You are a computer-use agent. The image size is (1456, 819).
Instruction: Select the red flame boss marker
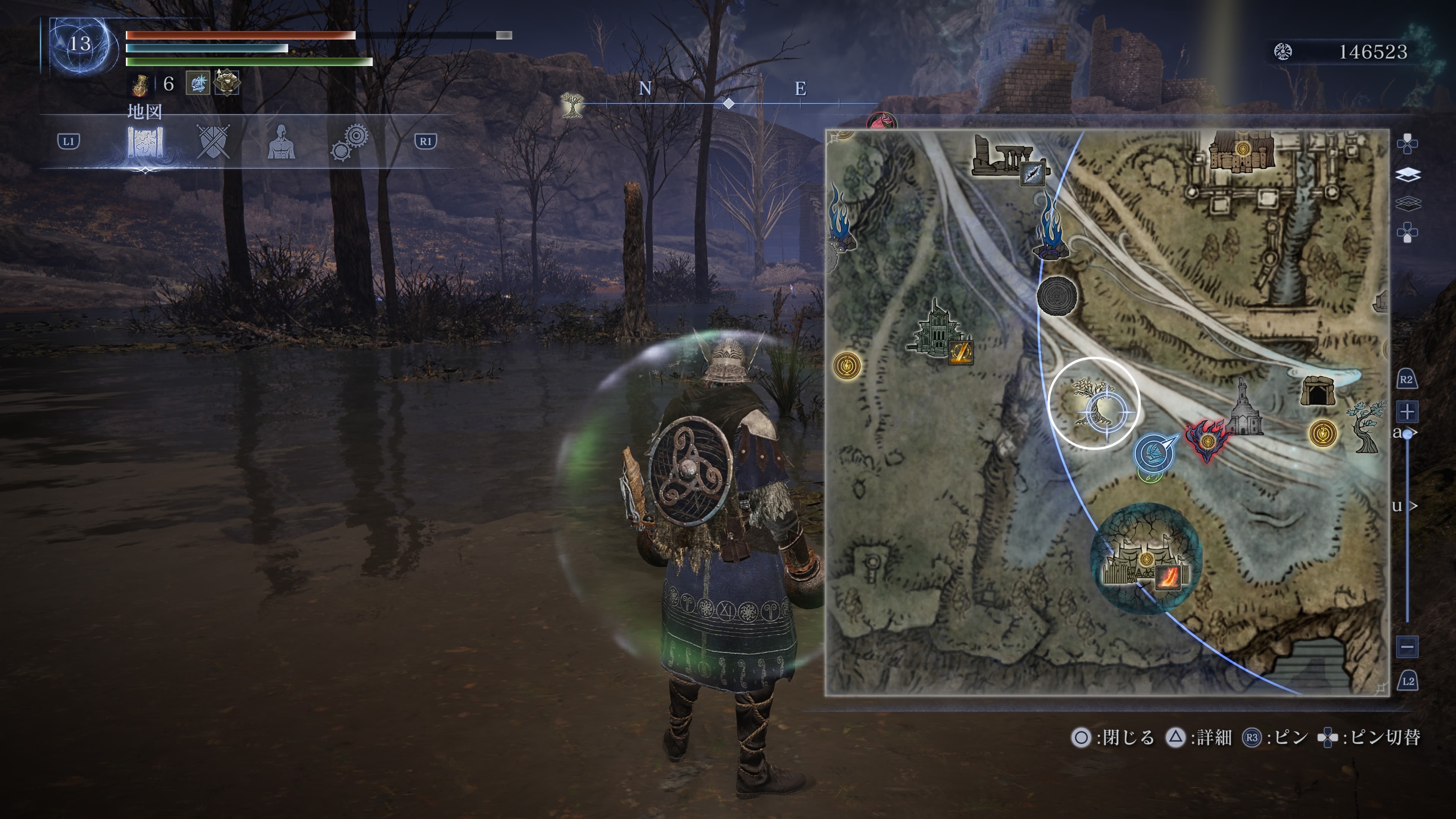click(x=1207, y=440)
